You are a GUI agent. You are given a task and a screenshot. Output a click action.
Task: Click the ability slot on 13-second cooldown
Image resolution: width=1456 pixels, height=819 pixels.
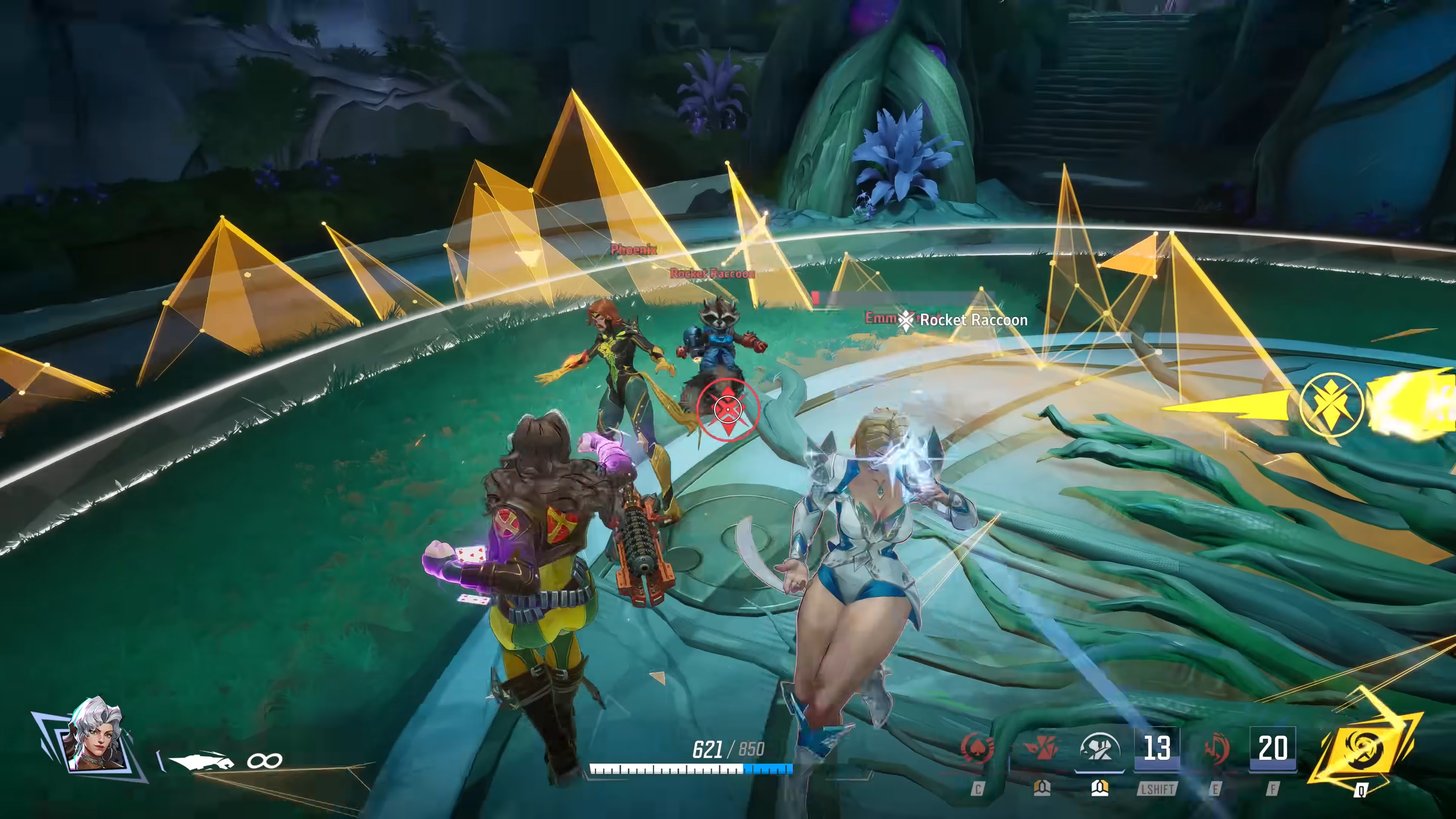[x=1156, y=748]
